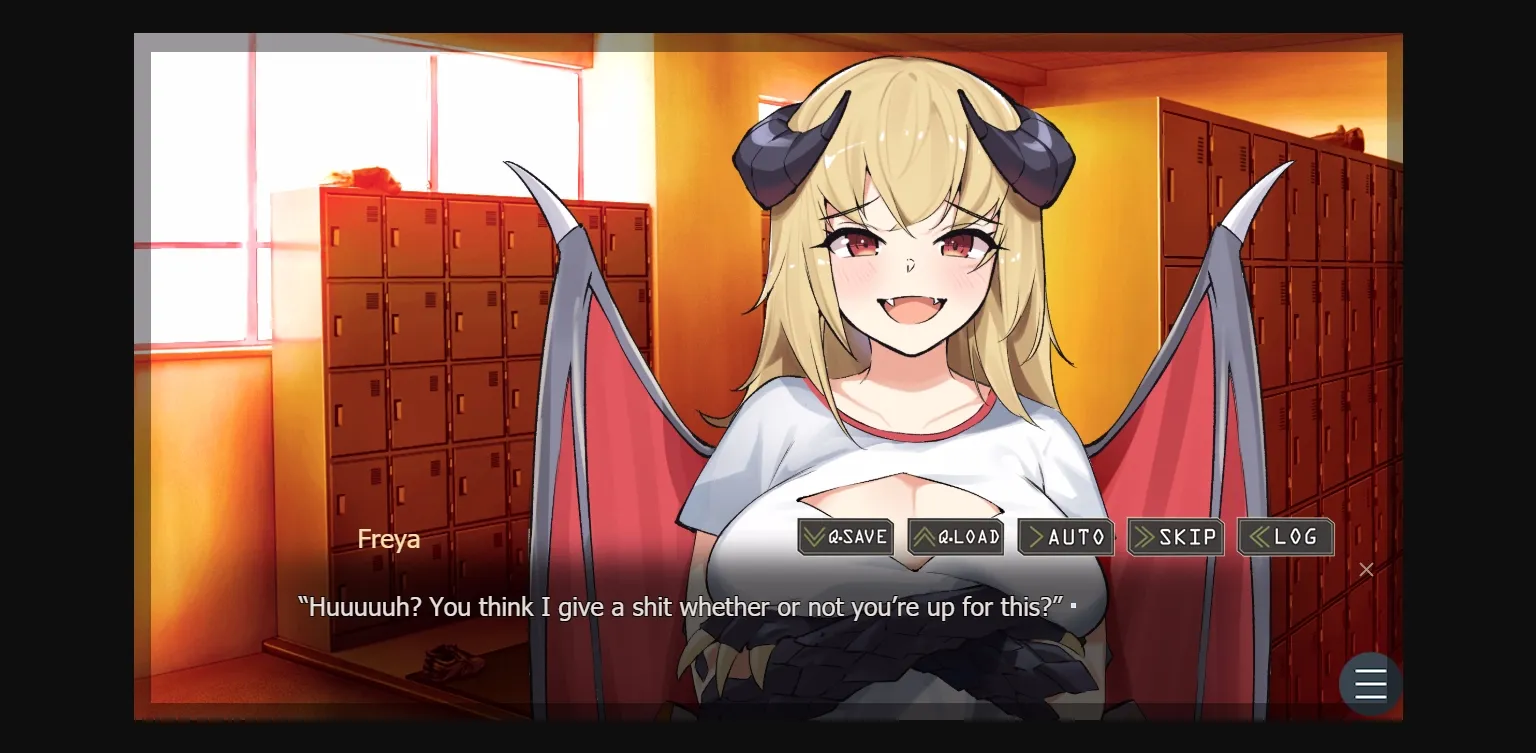Toggle auto-play off by clicking AUTO again
Image resolution: width=1536 pixels, height=753 pixels.
1065,537
